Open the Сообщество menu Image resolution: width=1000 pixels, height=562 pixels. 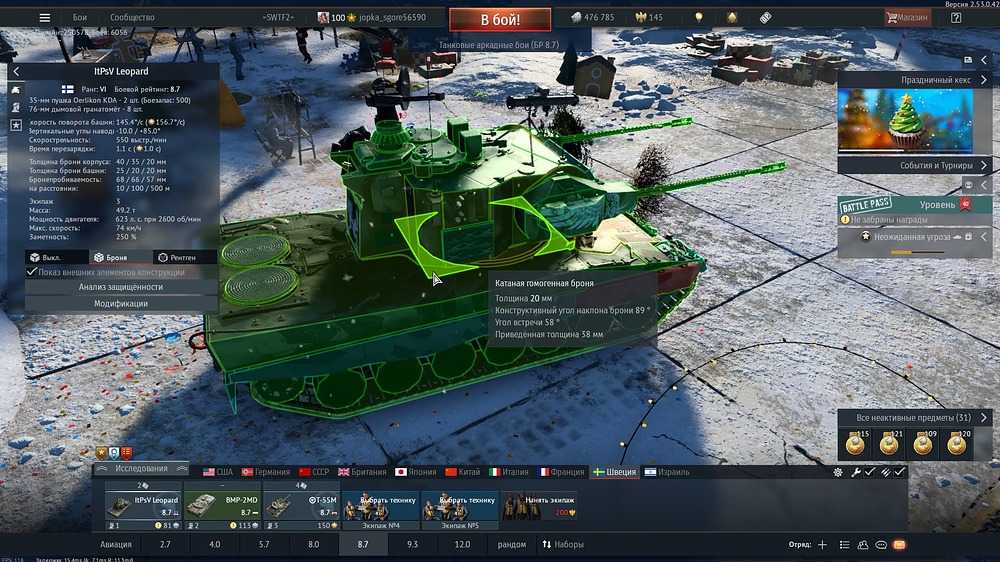pos(132,18)
